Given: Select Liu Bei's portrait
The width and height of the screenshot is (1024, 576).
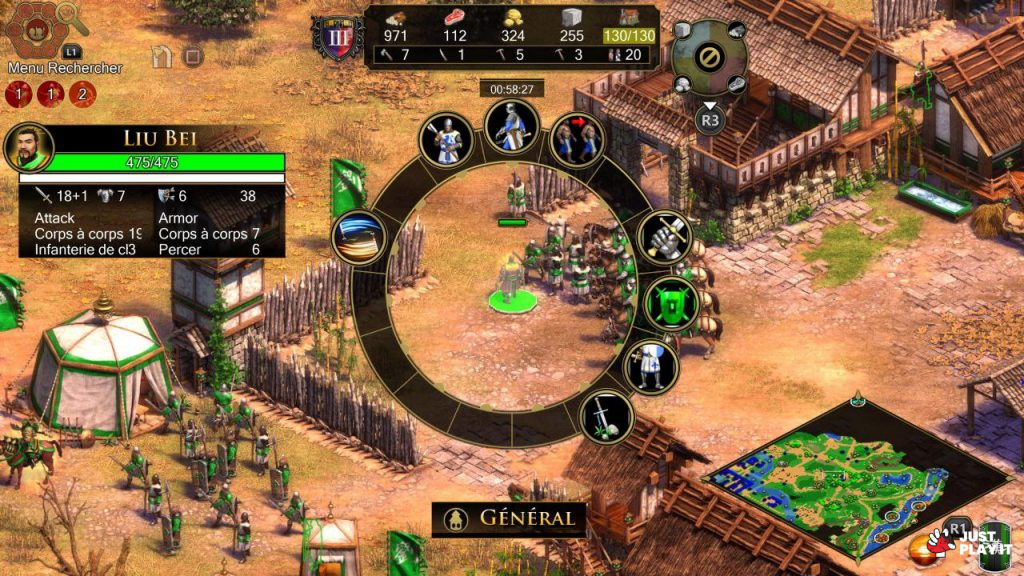Looking at the screenshot, I should [28, 149].
